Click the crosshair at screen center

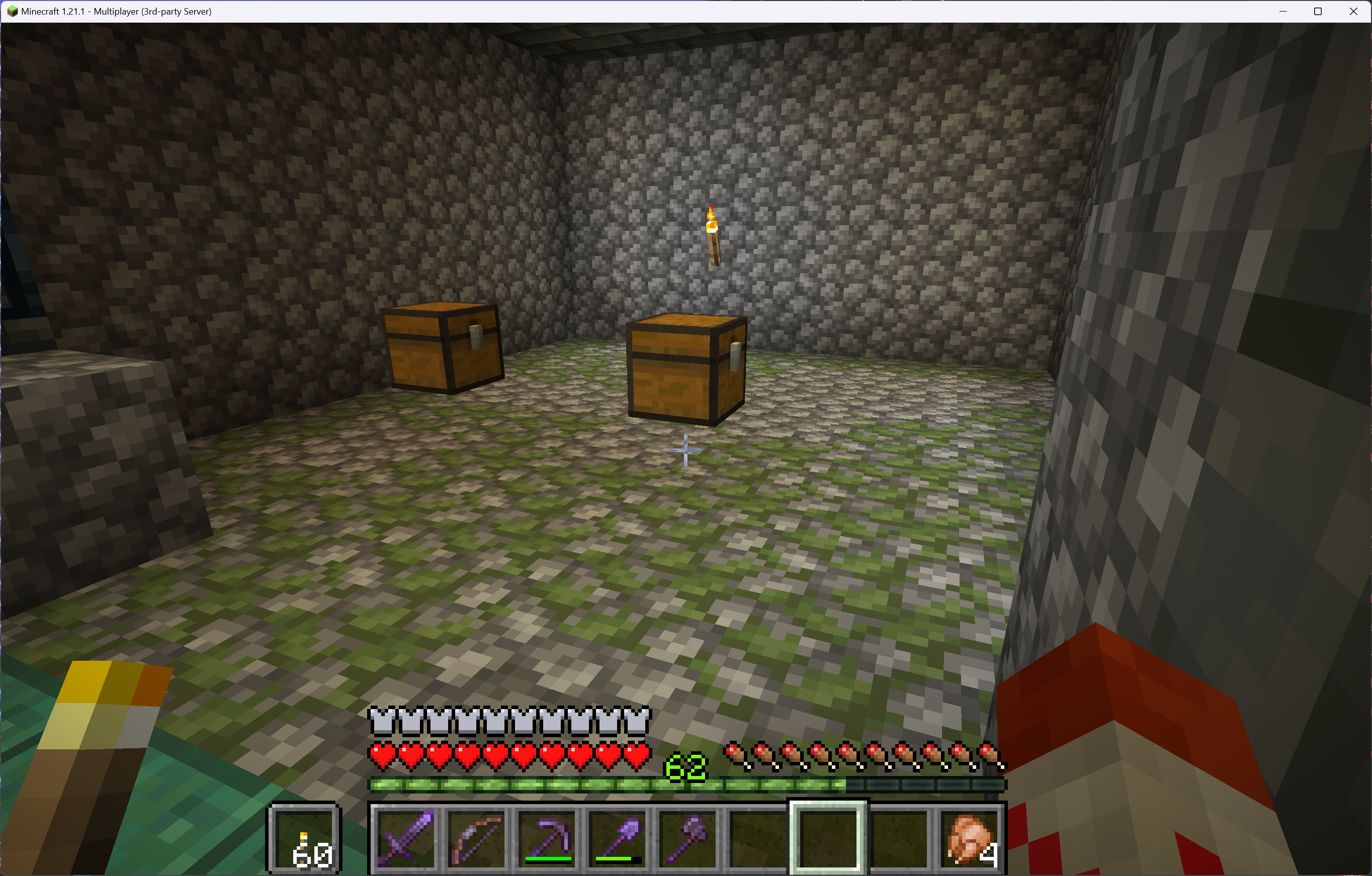(x=686, y=450)
